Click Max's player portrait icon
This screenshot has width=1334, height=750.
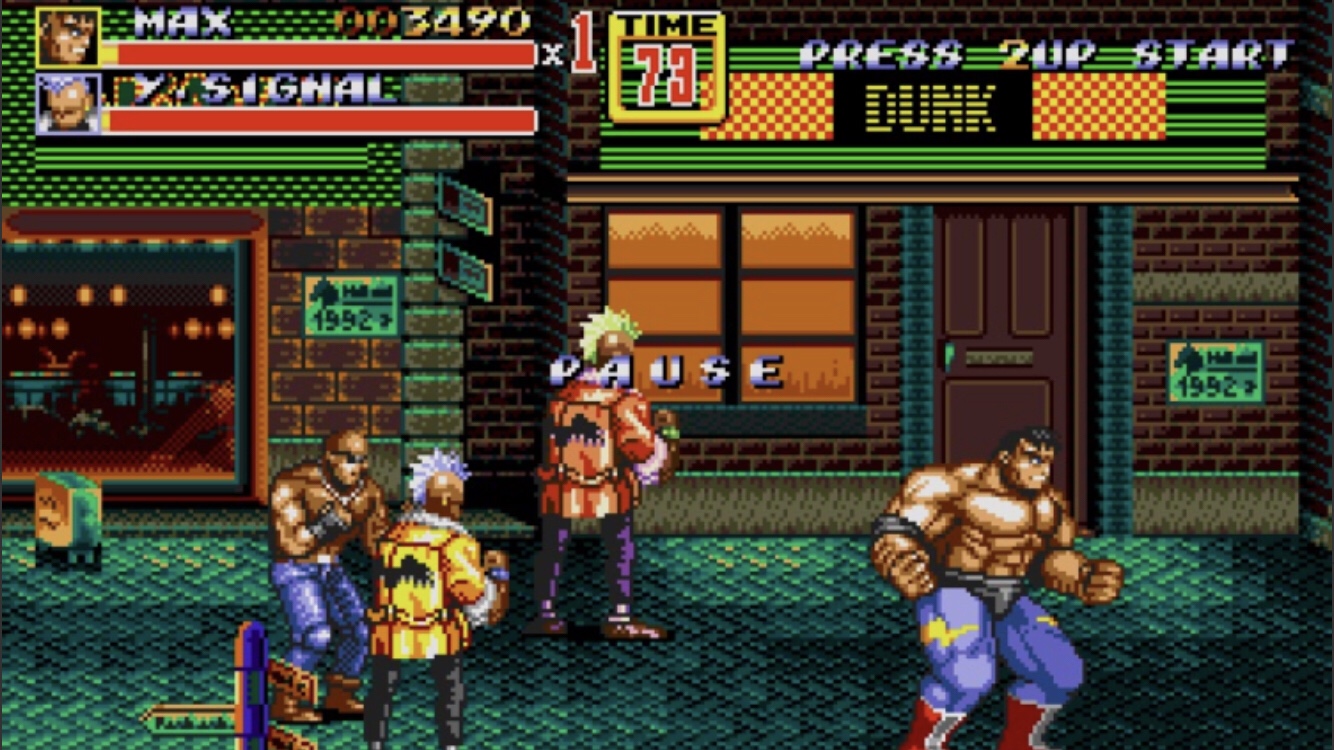pos(68,37)
